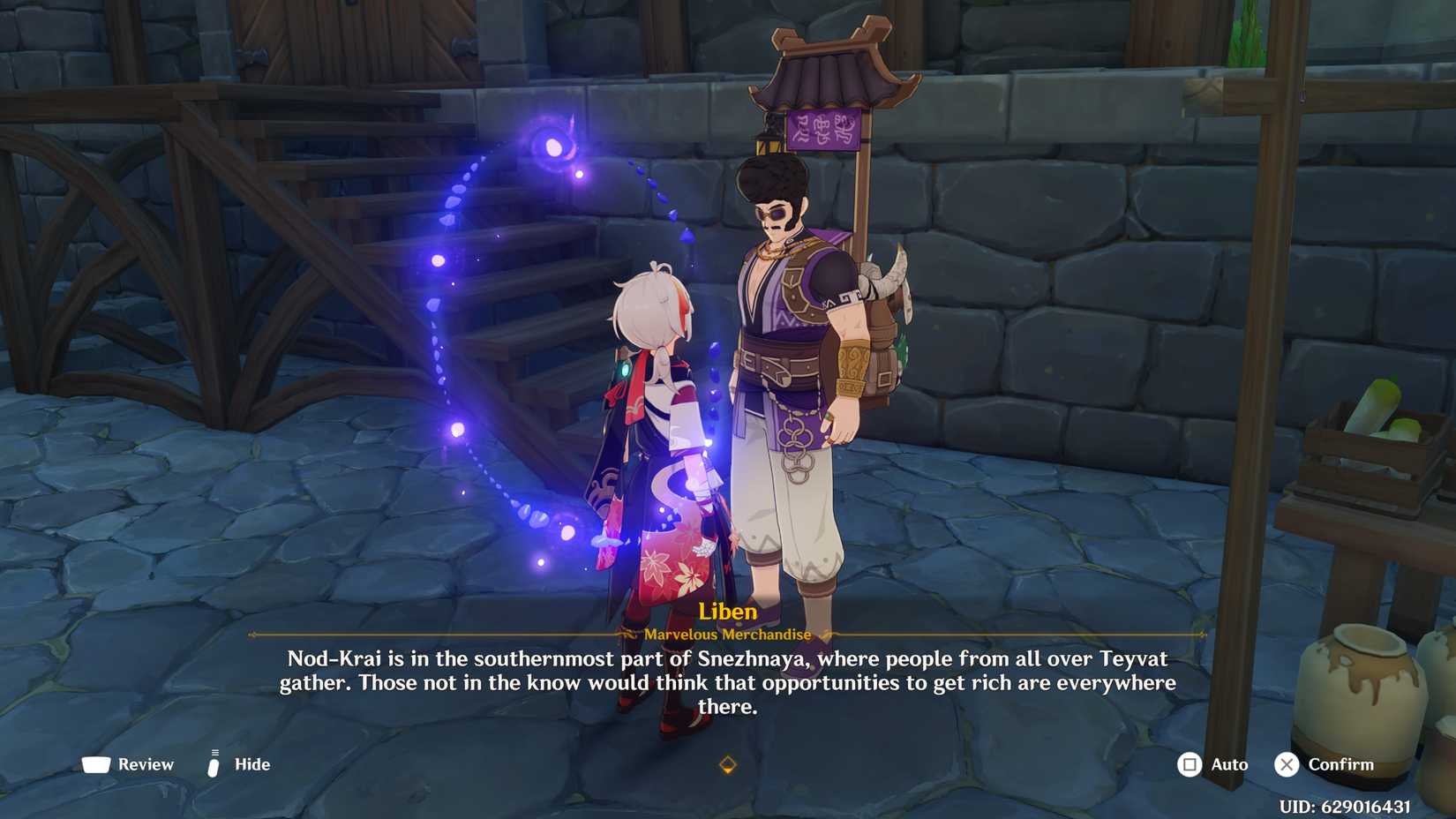Screen dimensions: 1456x819
Task: Click the Square button icon beside Auto
Action: [x=1190, y=764]
